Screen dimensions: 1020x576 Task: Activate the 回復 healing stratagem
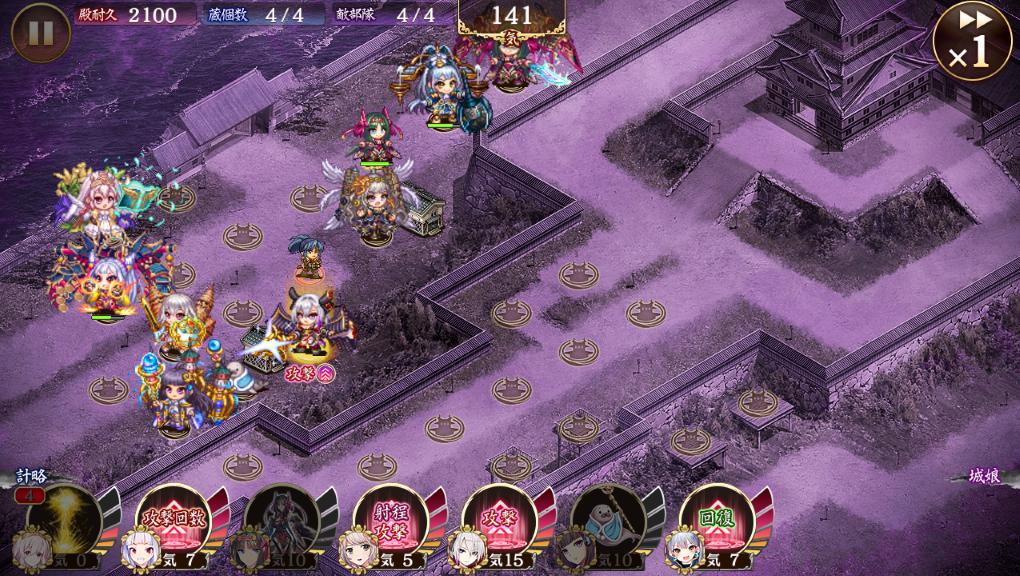pos(716,520)
